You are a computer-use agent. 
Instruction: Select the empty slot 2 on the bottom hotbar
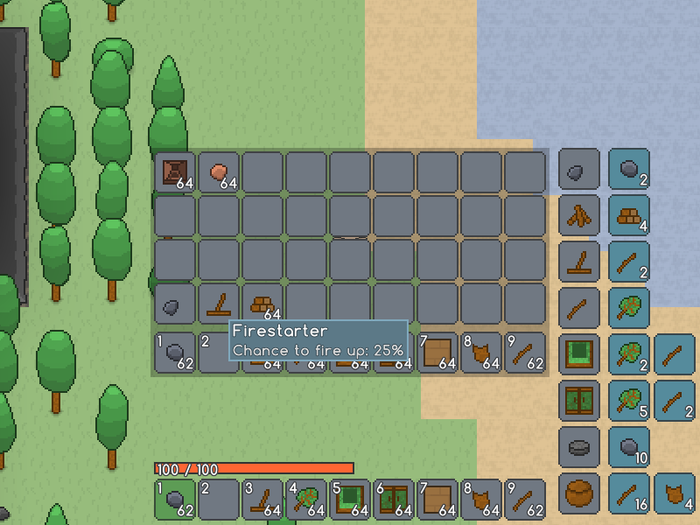pyautogui.click(x=219, y=498)
